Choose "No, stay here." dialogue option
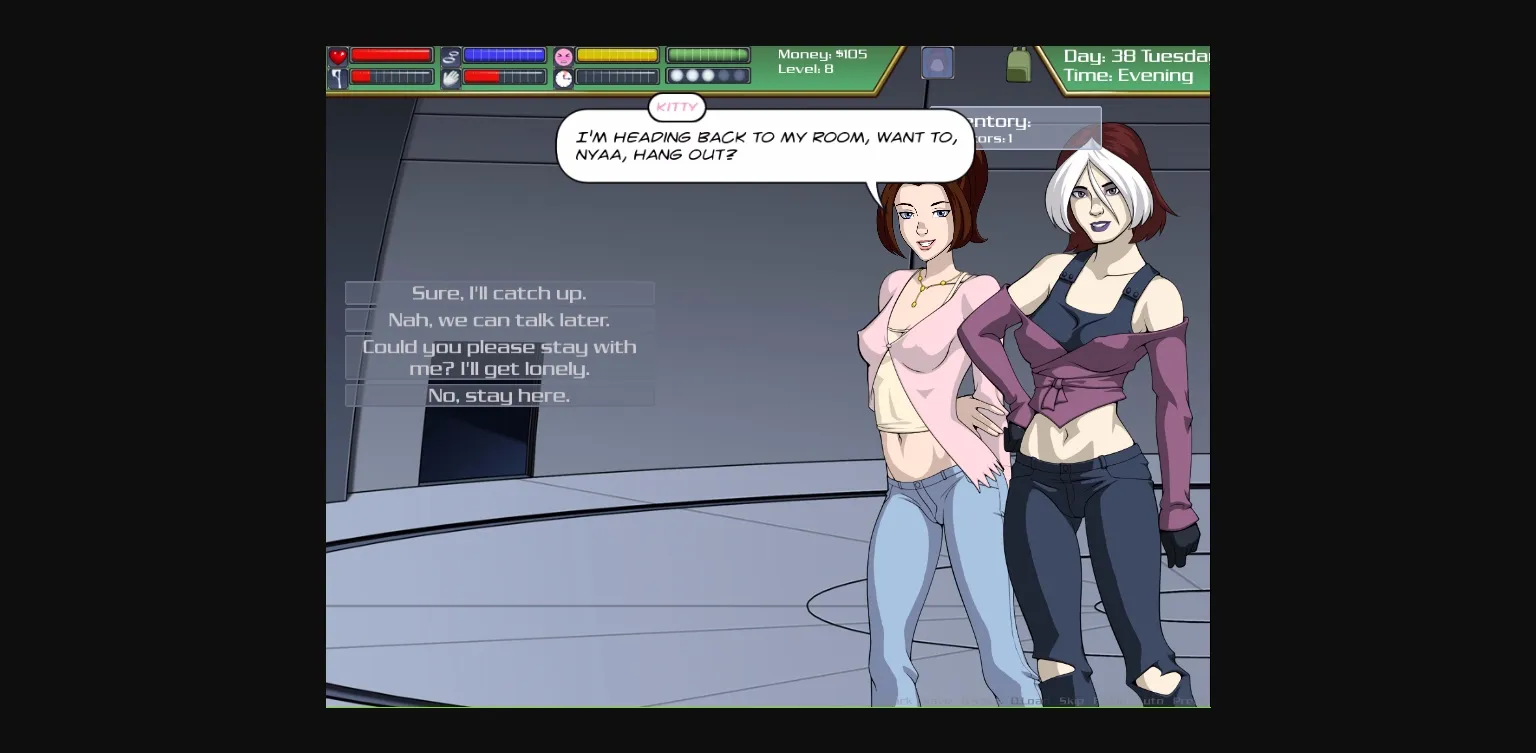The width and height of the screenshot is (1536, 753). (500, 395)
